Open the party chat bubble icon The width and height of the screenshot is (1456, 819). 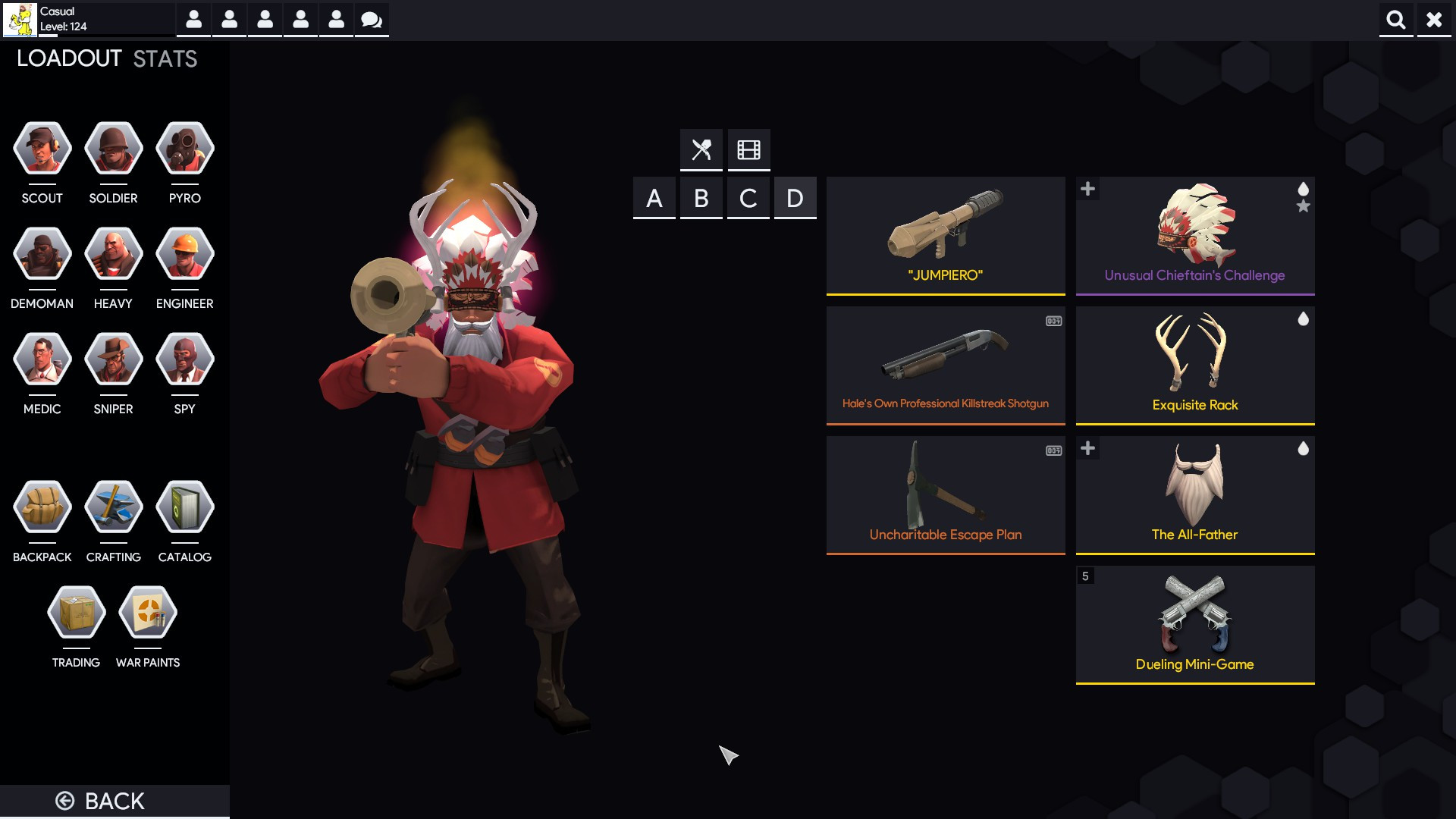pyautogui.click(x=371, y=20)
